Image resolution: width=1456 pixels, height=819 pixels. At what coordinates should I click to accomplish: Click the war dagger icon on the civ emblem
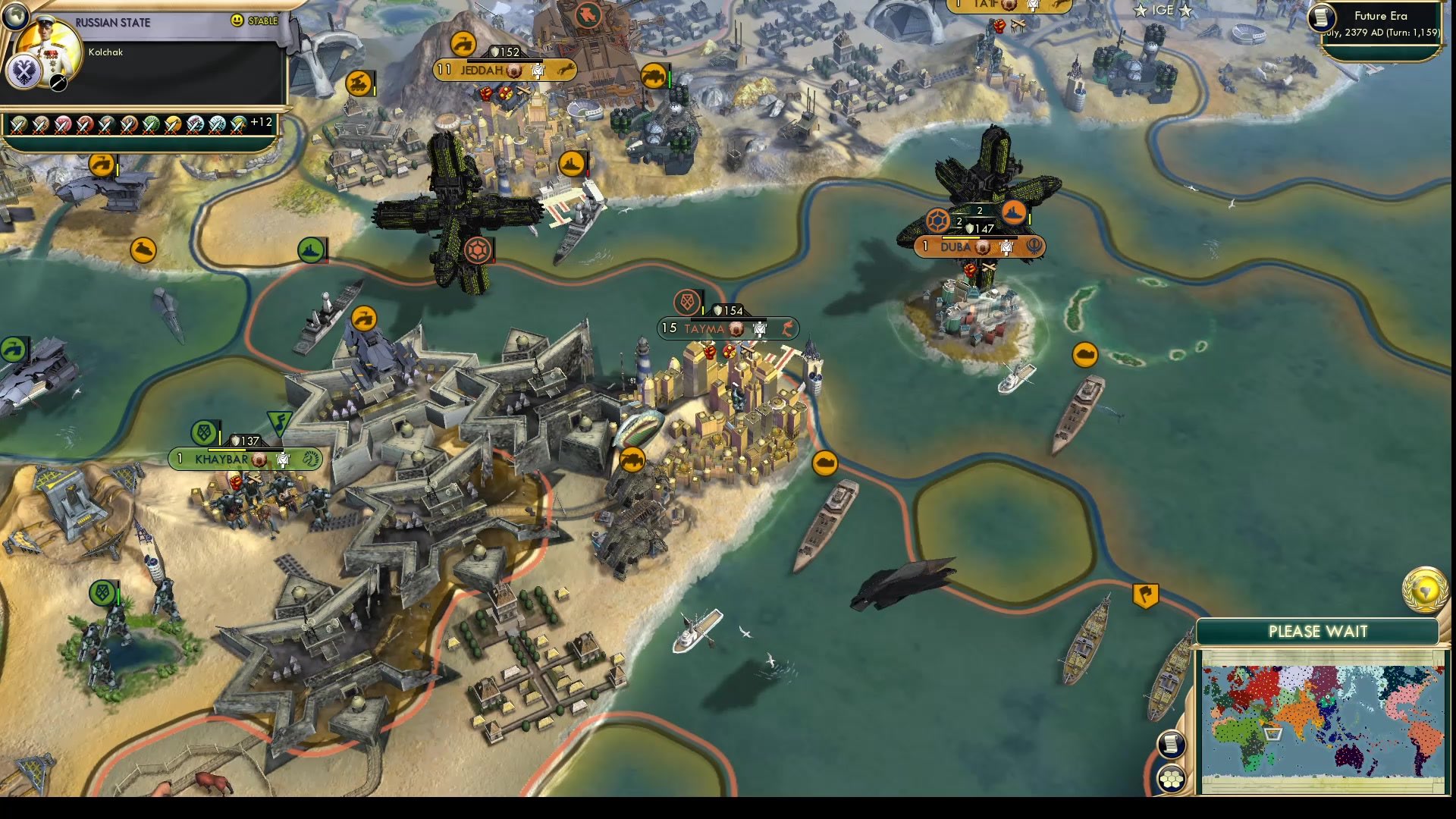(57, 83)
